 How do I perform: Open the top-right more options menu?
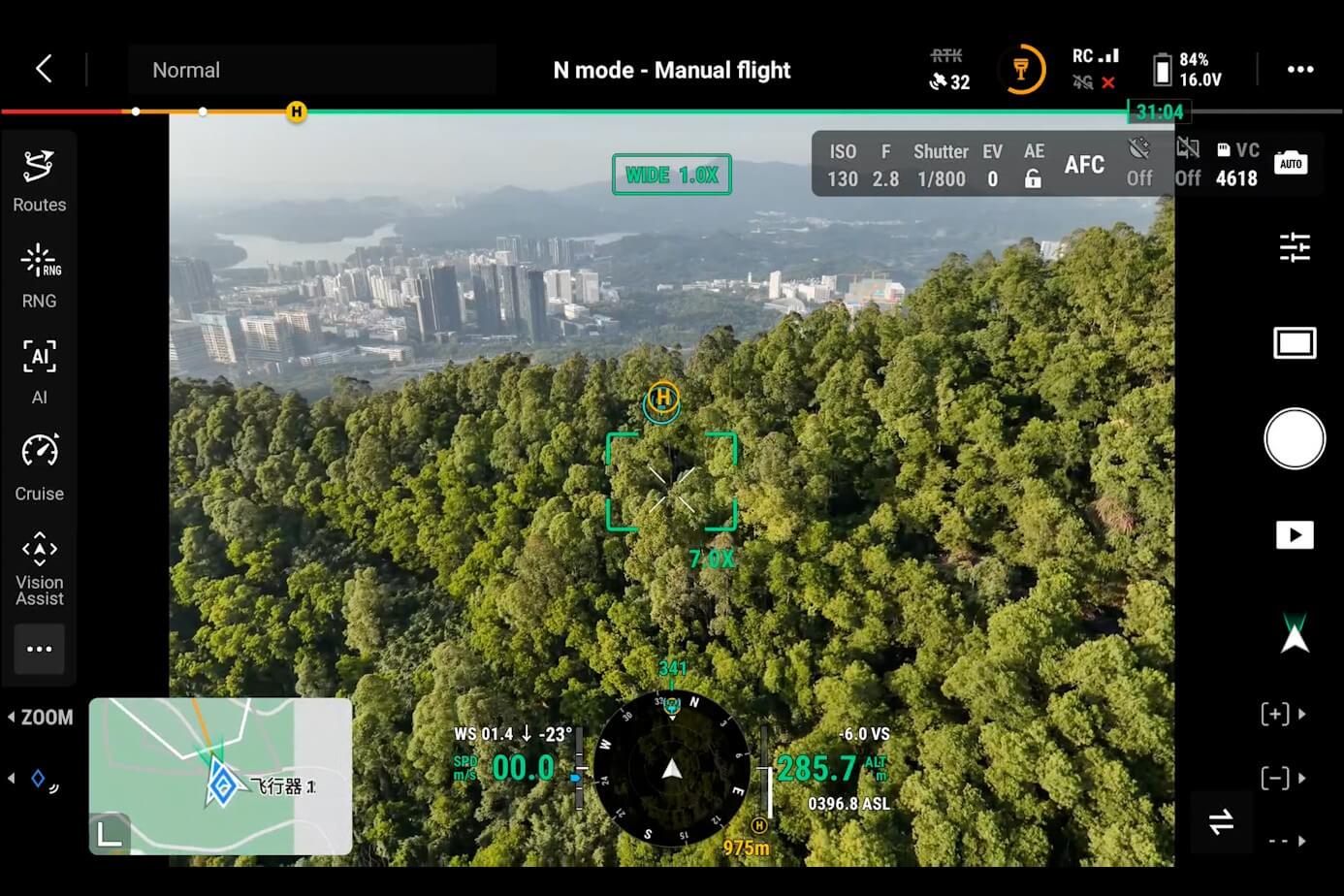pyautogui.click(x=1299, y=69)
